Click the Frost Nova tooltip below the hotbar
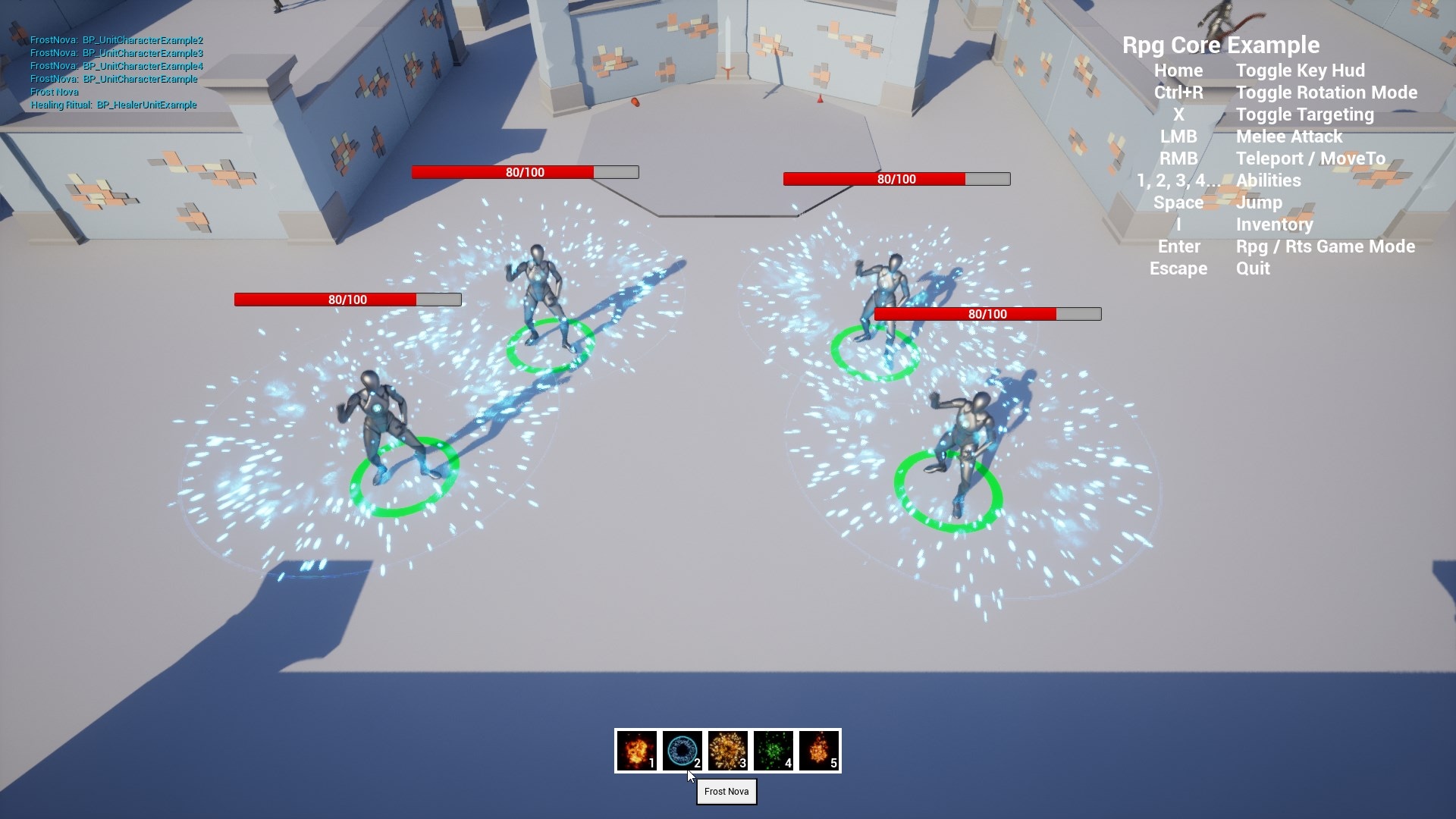The width and height of the screenshot is (1456, 819). pos(726,791)
